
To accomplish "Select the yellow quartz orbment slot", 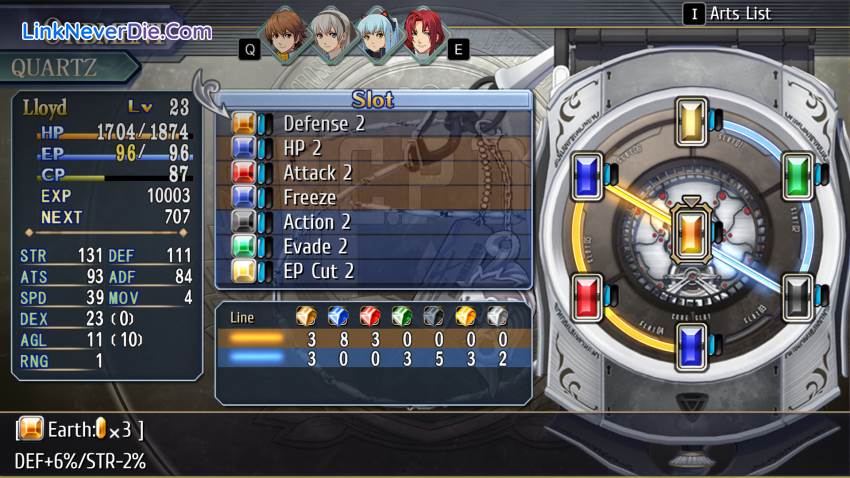I will [x=692, y=121].
